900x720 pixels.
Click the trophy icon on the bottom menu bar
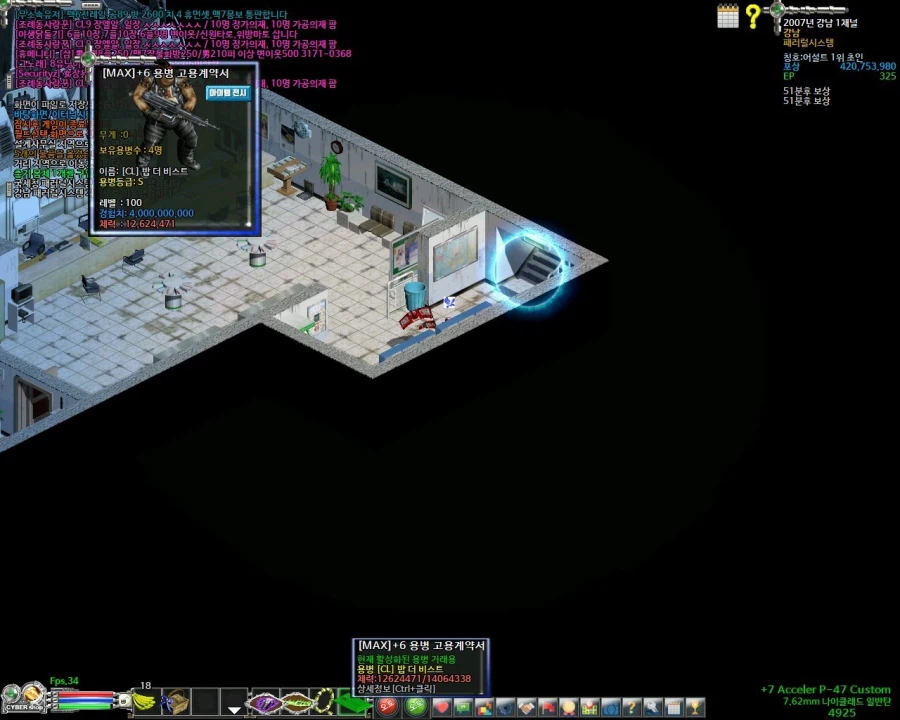click(696, 708)
